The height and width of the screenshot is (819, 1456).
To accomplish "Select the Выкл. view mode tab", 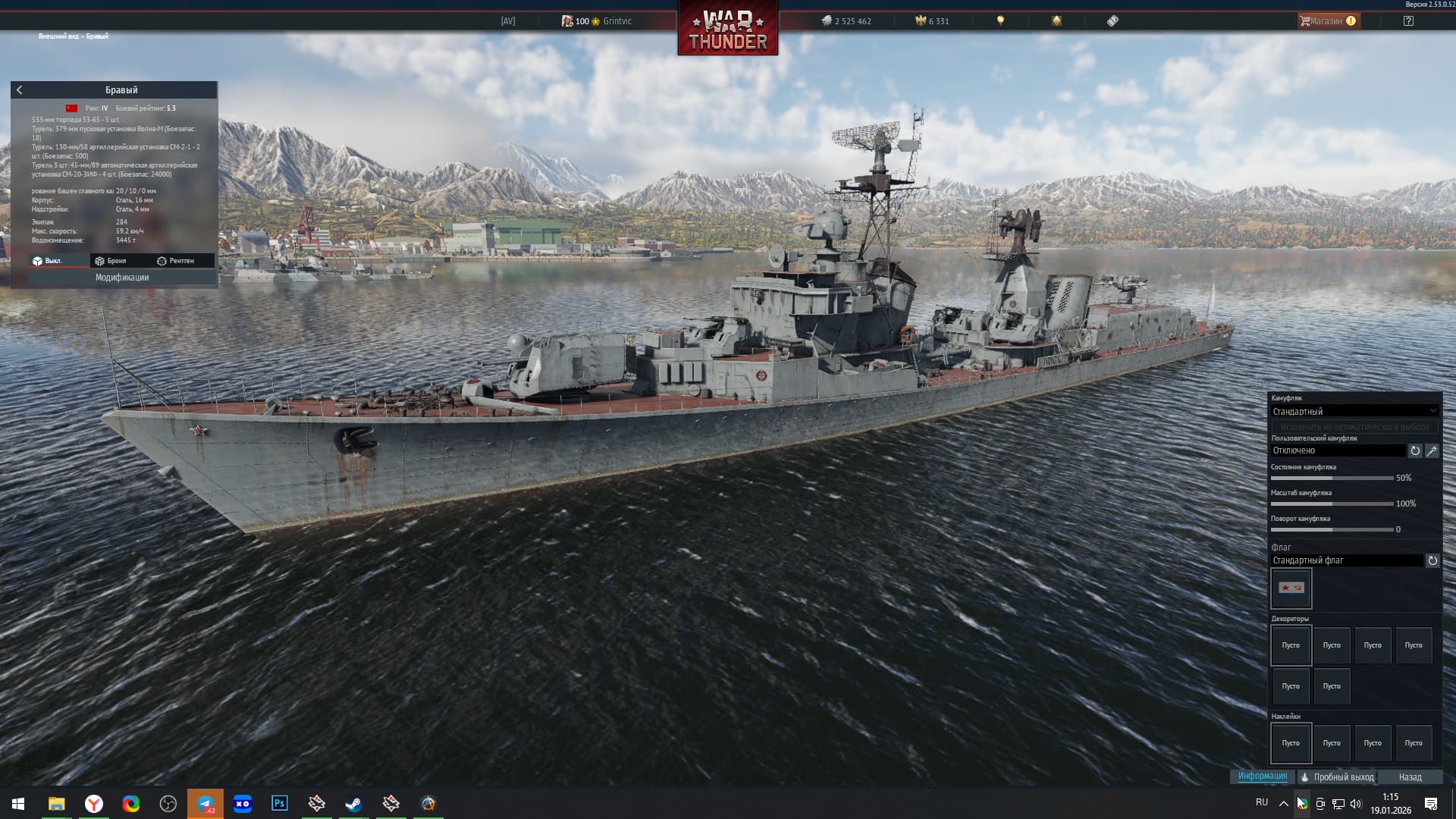I will click(48, 261).
